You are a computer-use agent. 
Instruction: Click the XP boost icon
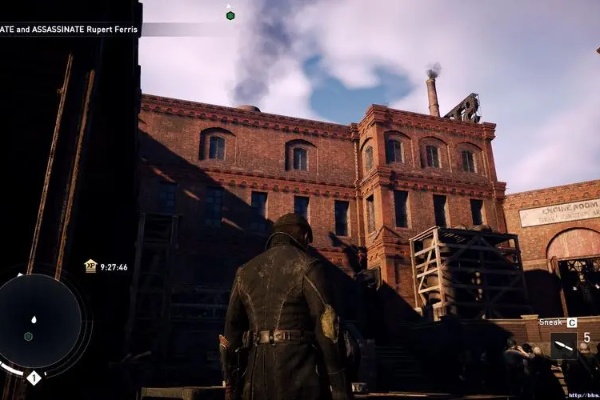click(x=90, y=267)
